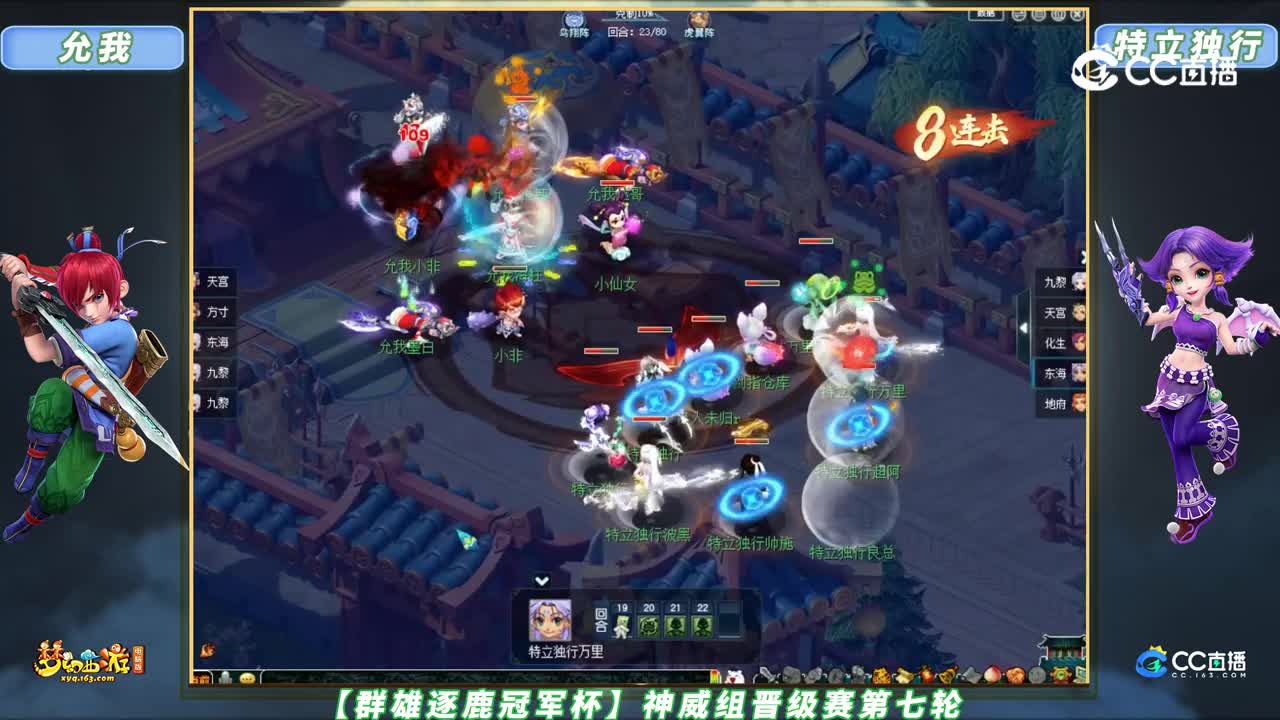Toggle the highlighted 东海 entry on right sidebar
The width and height of the screenshot is (1280, 720).
[1056, 372]
